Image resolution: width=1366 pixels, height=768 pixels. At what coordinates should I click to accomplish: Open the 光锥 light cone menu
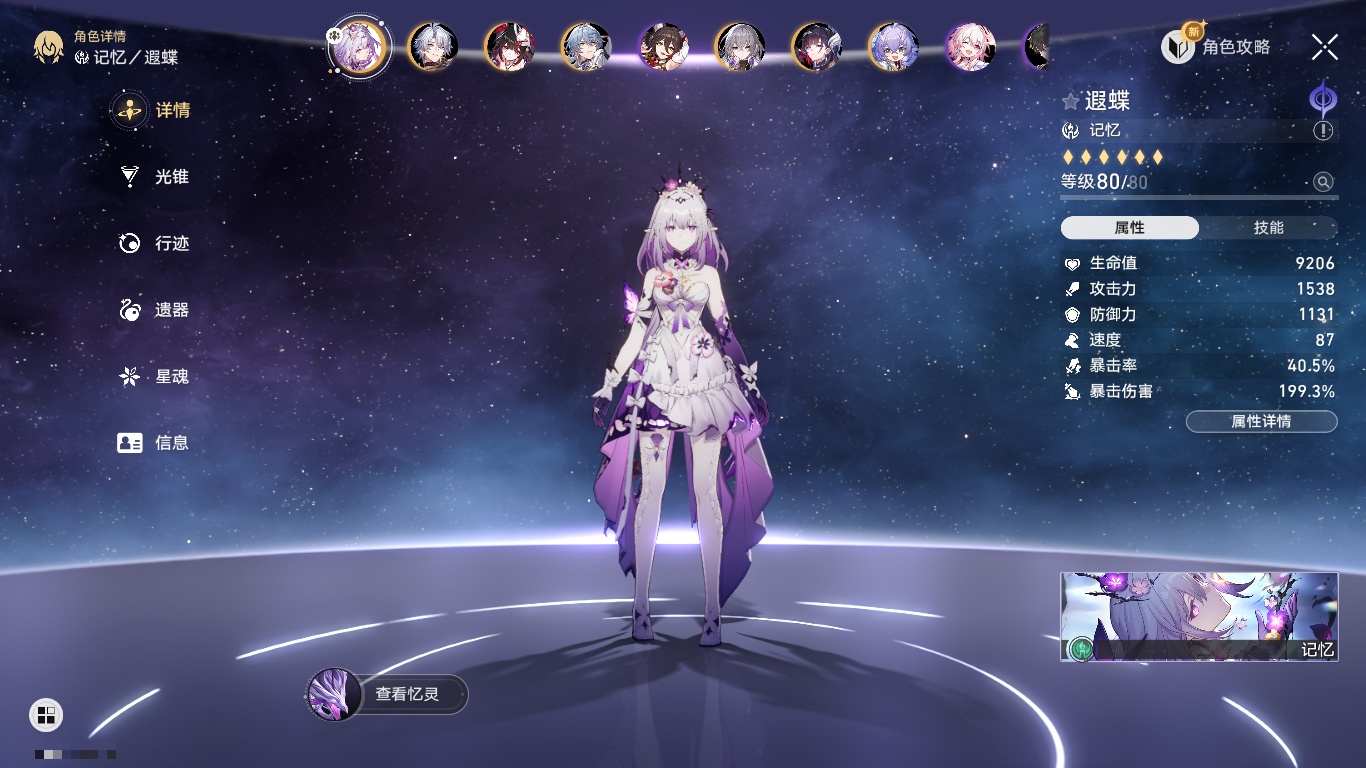[155, 177]
